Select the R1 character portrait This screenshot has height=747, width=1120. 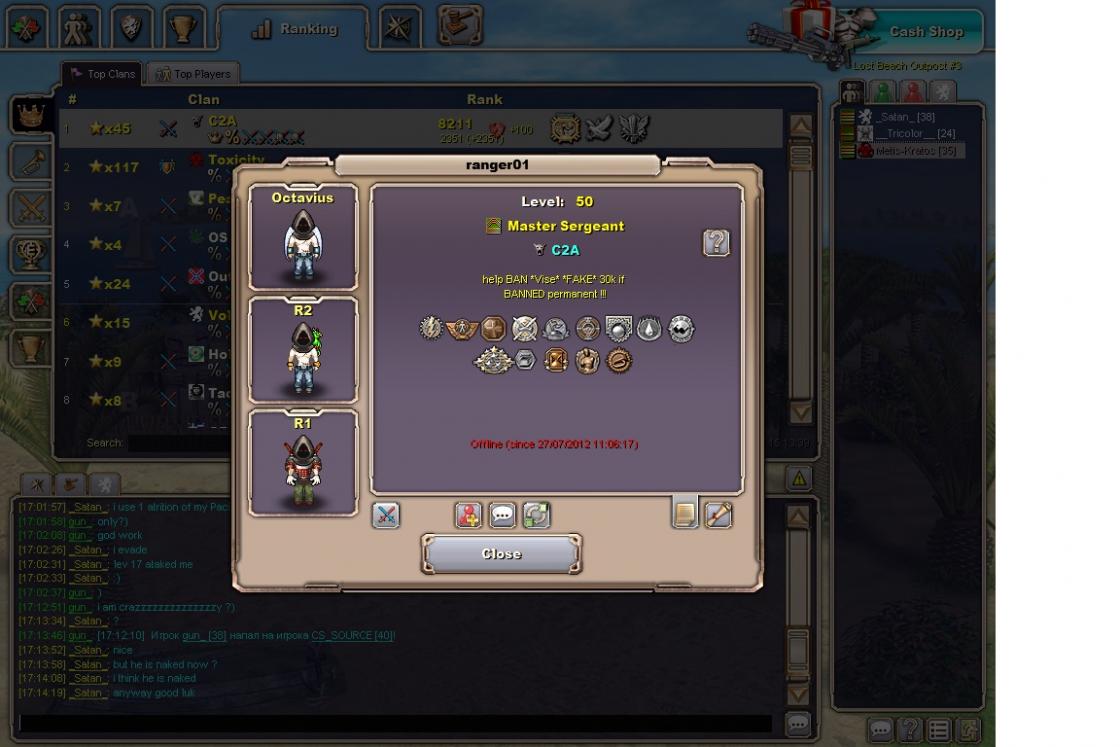point(303,463)
